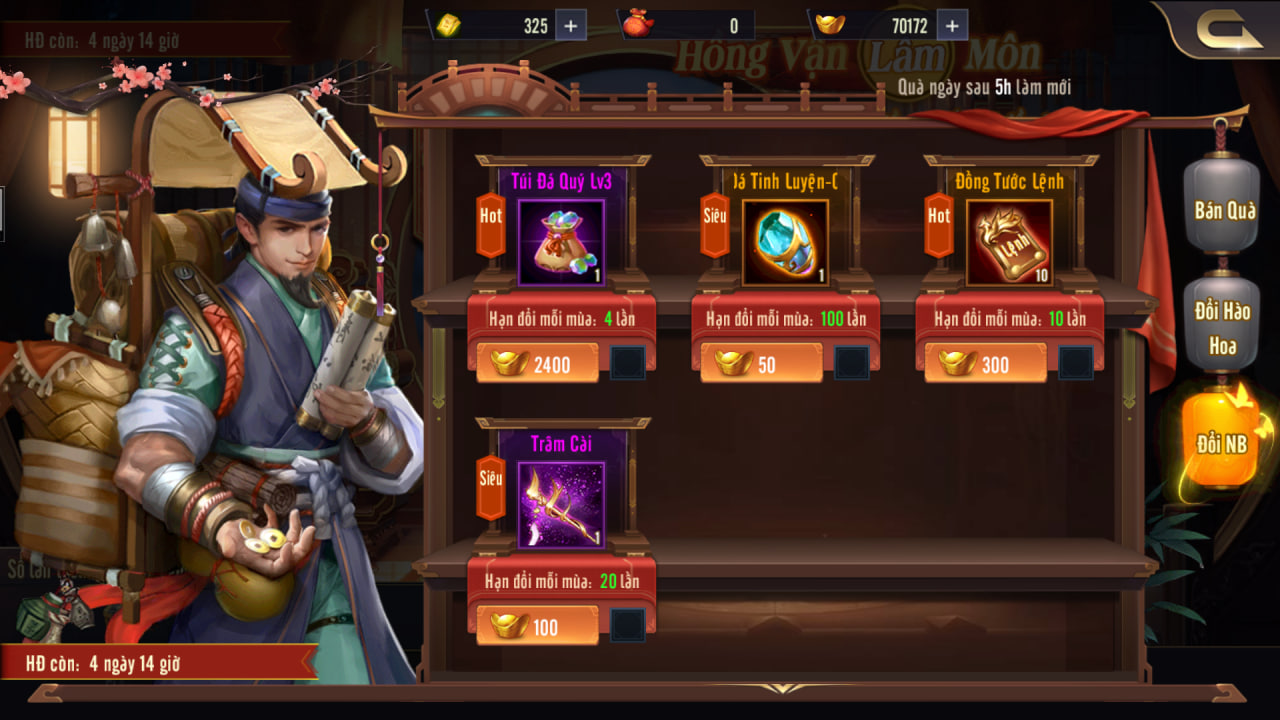Viewport: 1280px width, 720px height.
Task: Exchange Đá Tinh Luyện for 50 ingots
Action: [761, 364]
